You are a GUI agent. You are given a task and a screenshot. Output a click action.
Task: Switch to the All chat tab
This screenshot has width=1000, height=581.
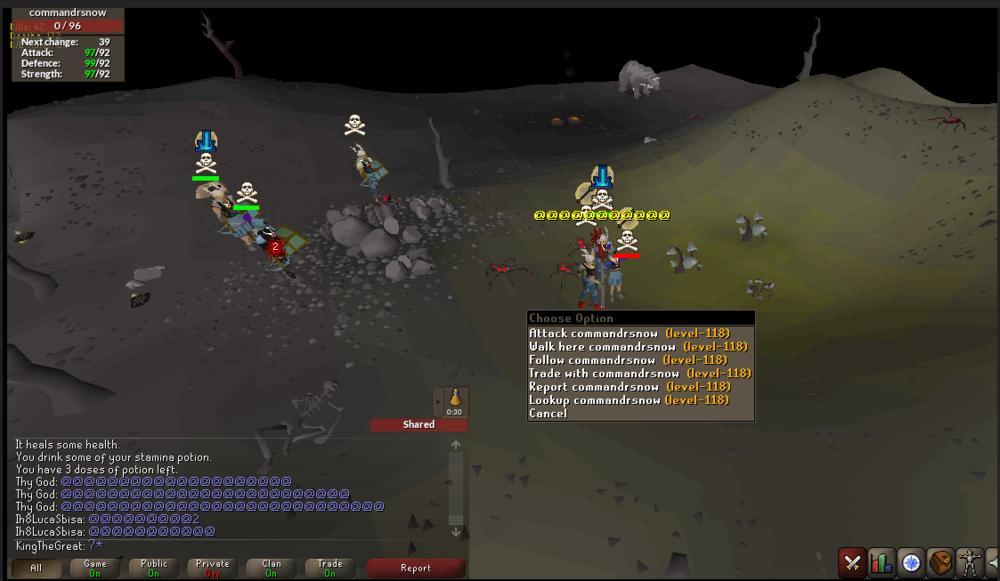[x=36, y=568]
